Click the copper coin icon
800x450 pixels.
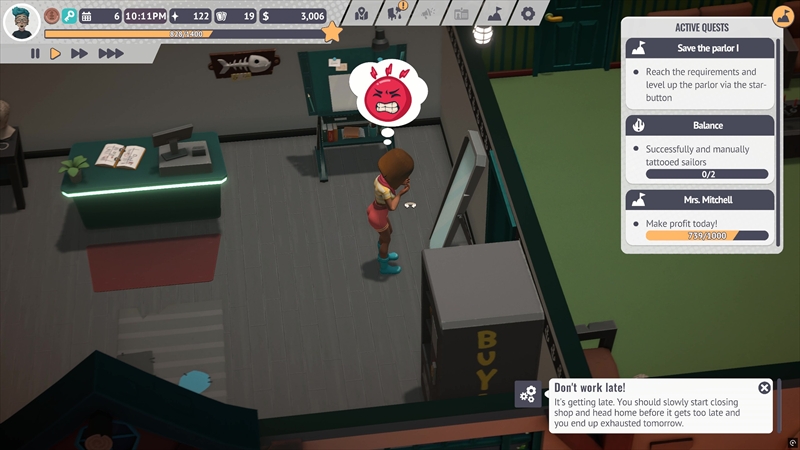click(51, 16)
